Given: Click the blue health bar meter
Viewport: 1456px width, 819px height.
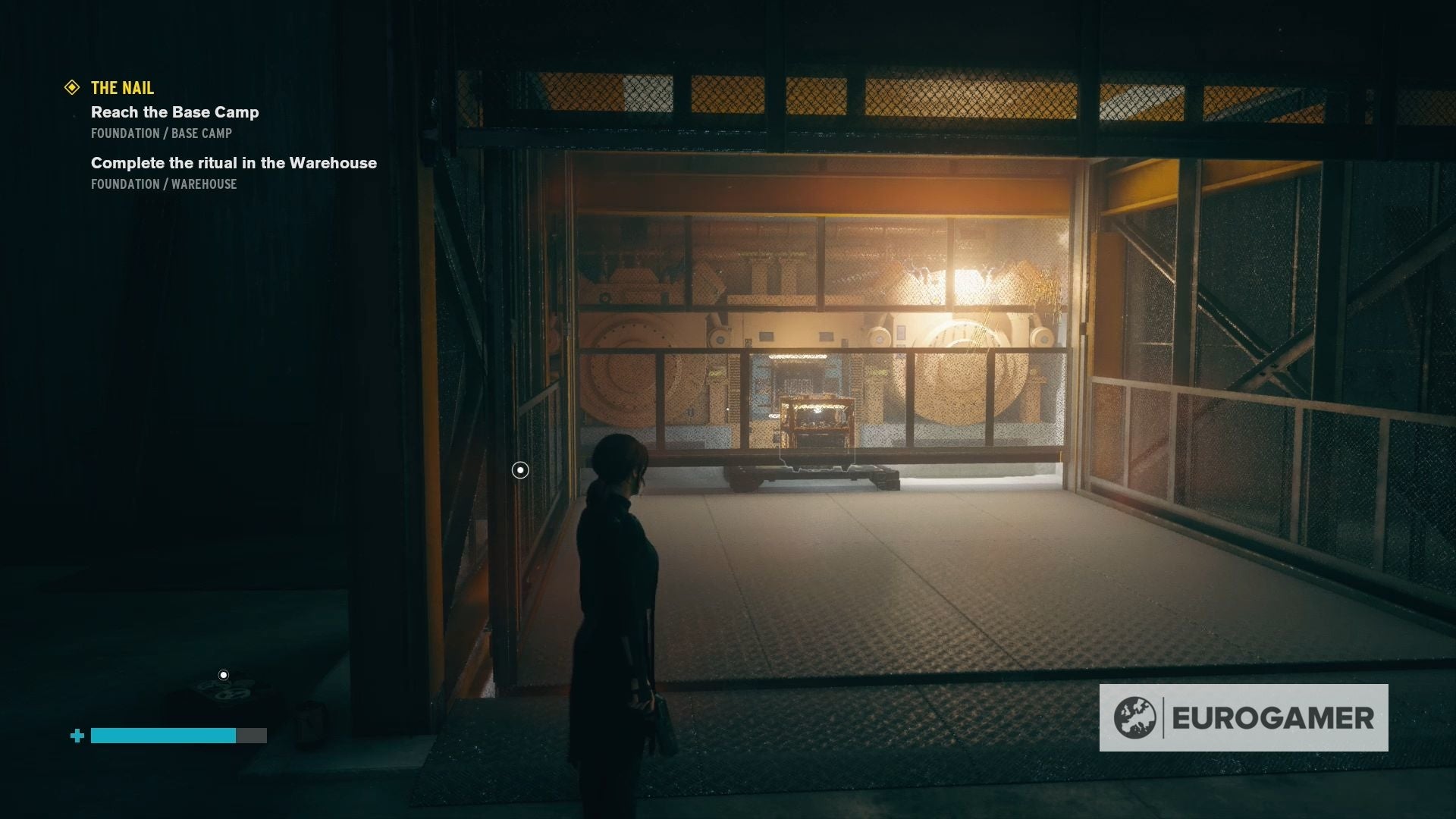Looking at the screenshot, I should click(162, 736).
